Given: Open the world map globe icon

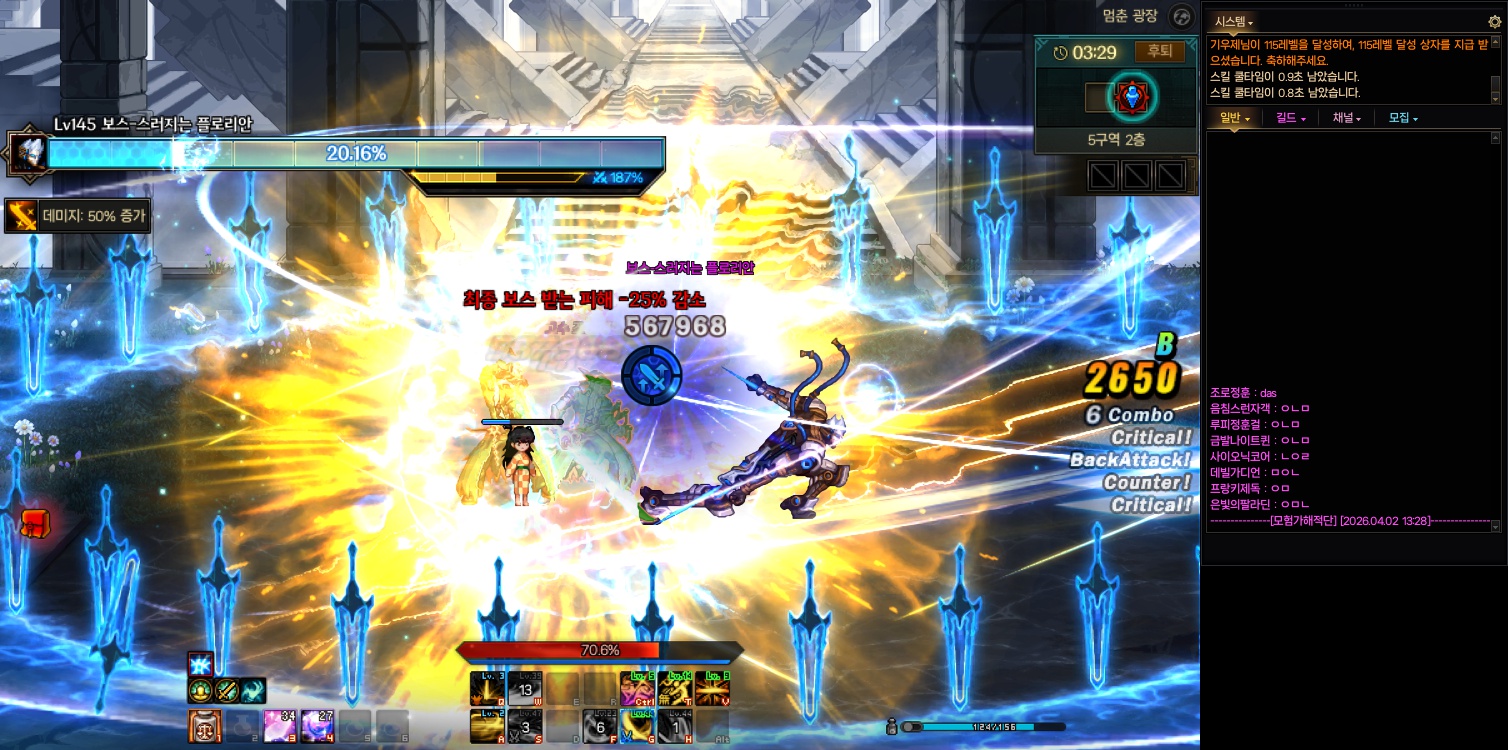Looking at the screenshot, I should [1182, 16].
